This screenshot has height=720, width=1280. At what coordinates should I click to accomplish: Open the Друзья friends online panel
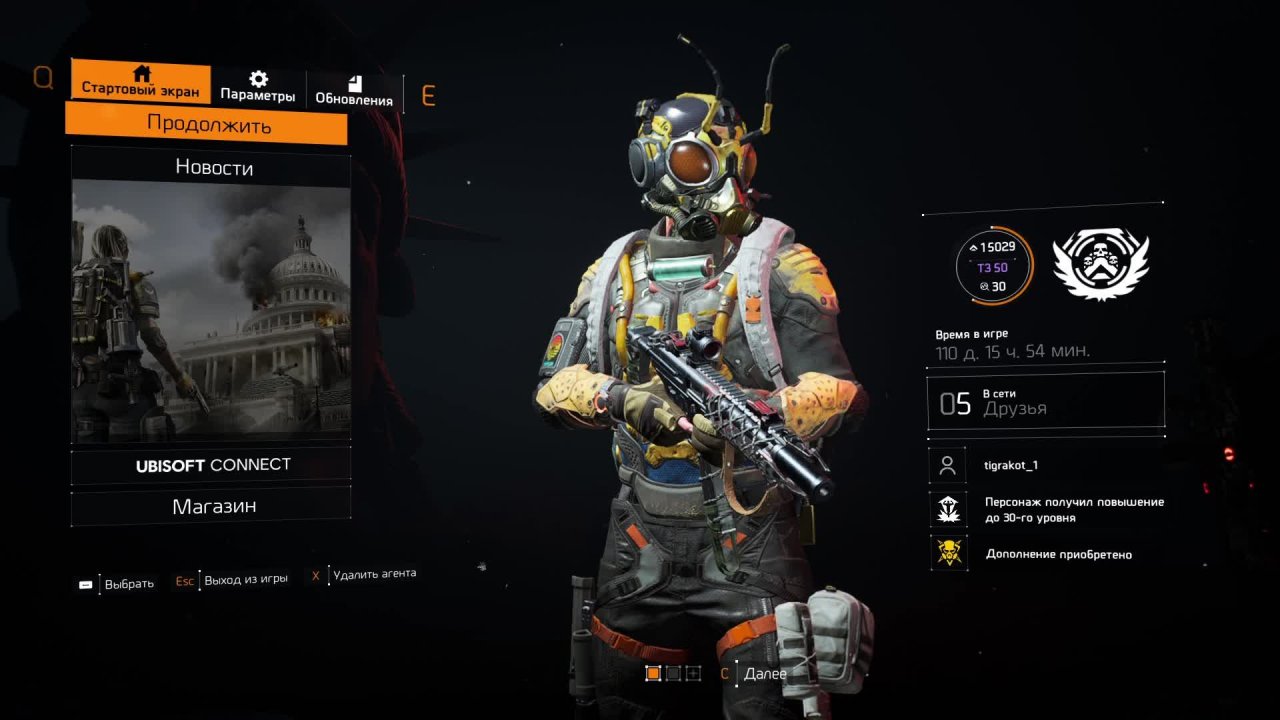tap(1045, 402)
